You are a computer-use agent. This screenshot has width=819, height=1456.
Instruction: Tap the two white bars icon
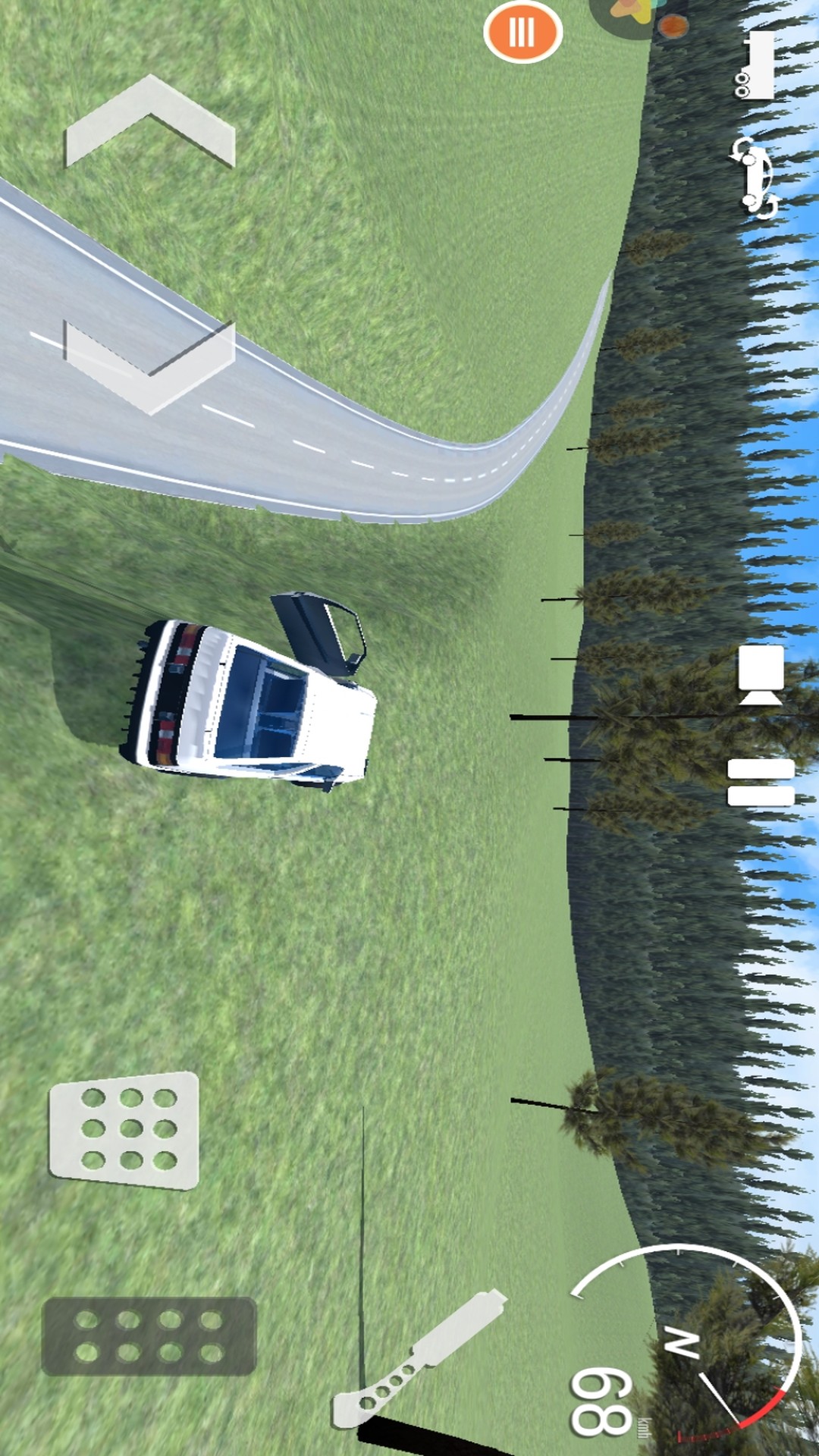(x=761, y=782)
